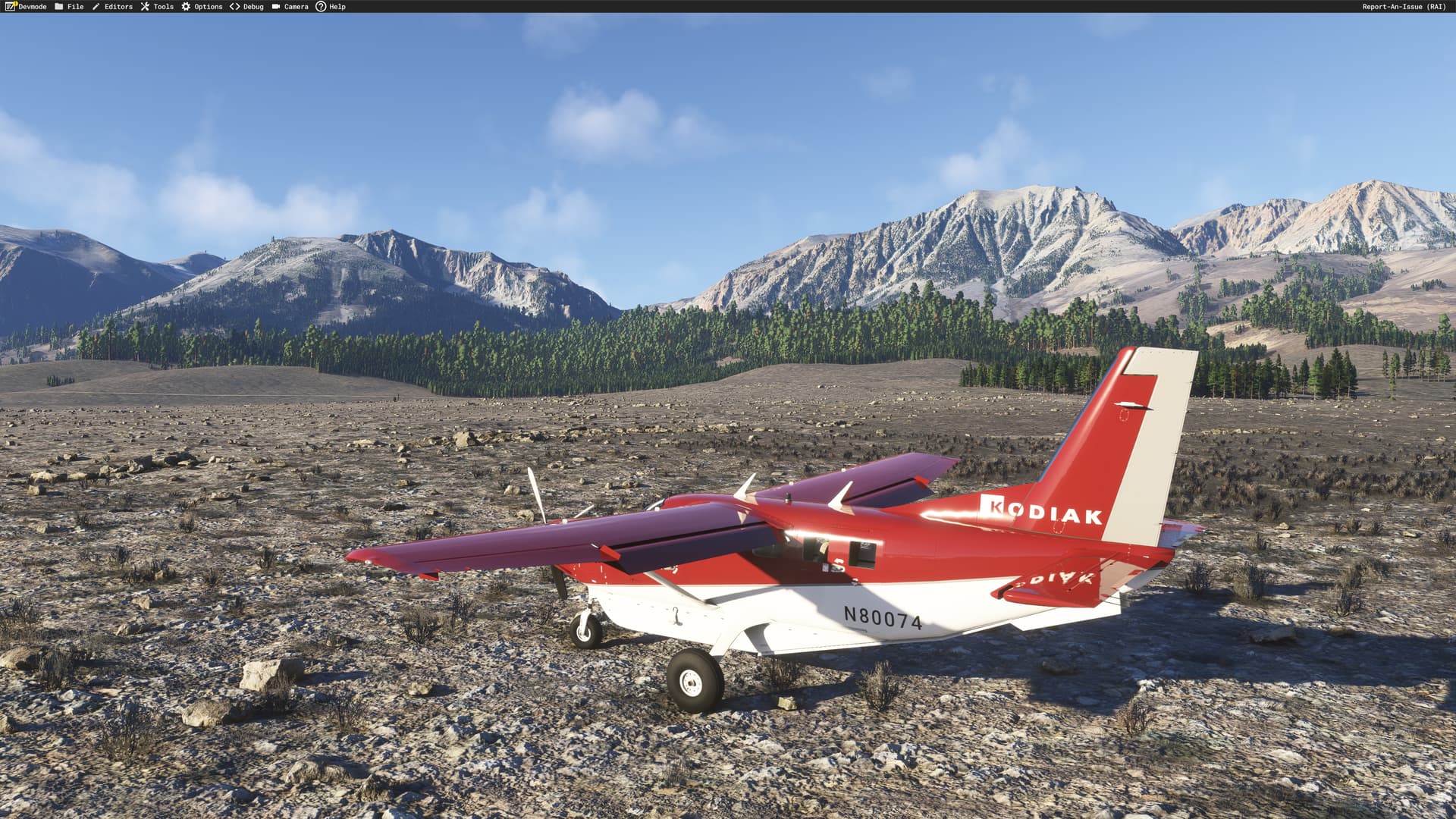Open the Tools menu

click(x=157, y=7)
